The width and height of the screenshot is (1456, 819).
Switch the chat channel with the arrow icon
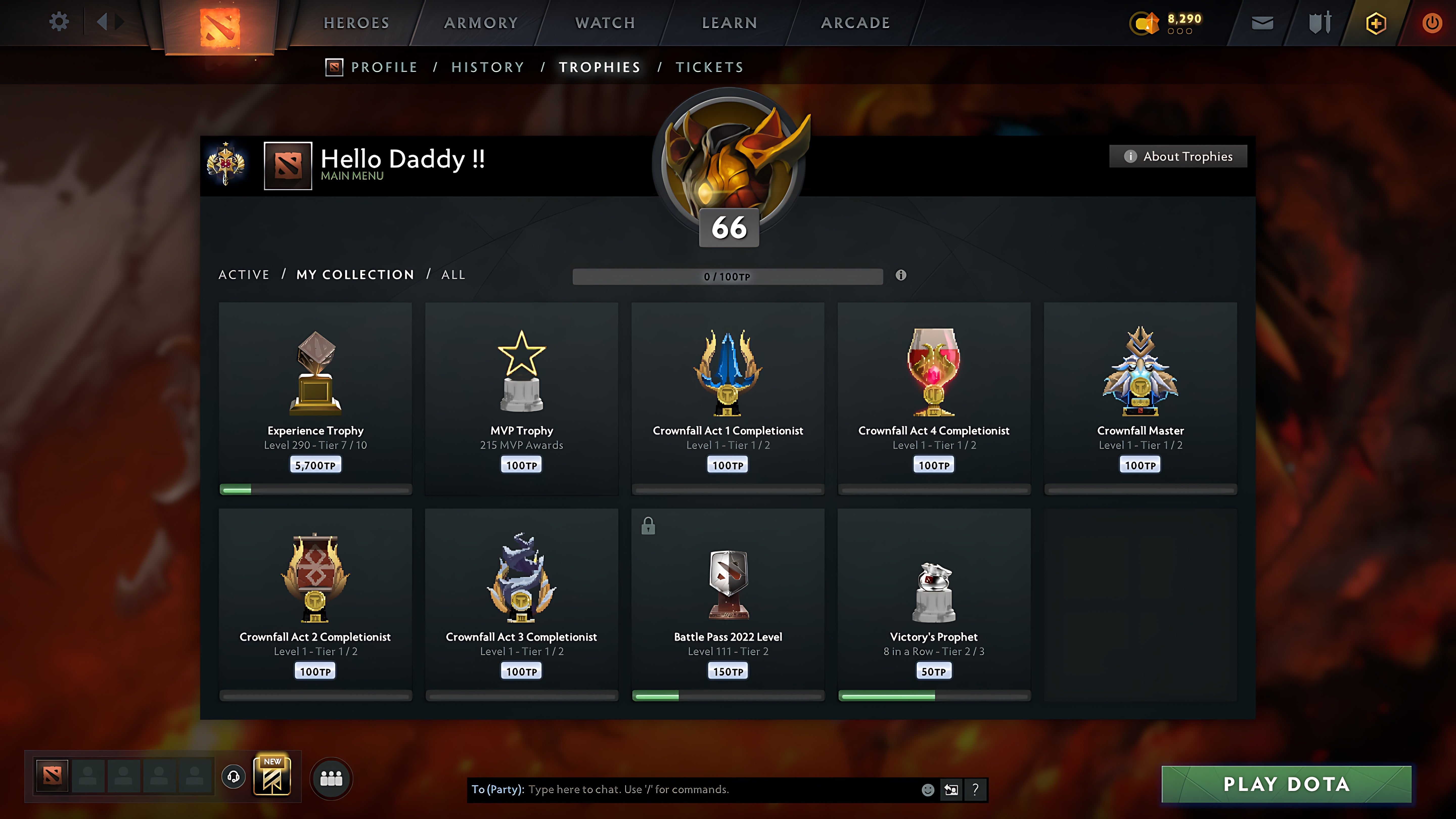[x=951, y=790]
